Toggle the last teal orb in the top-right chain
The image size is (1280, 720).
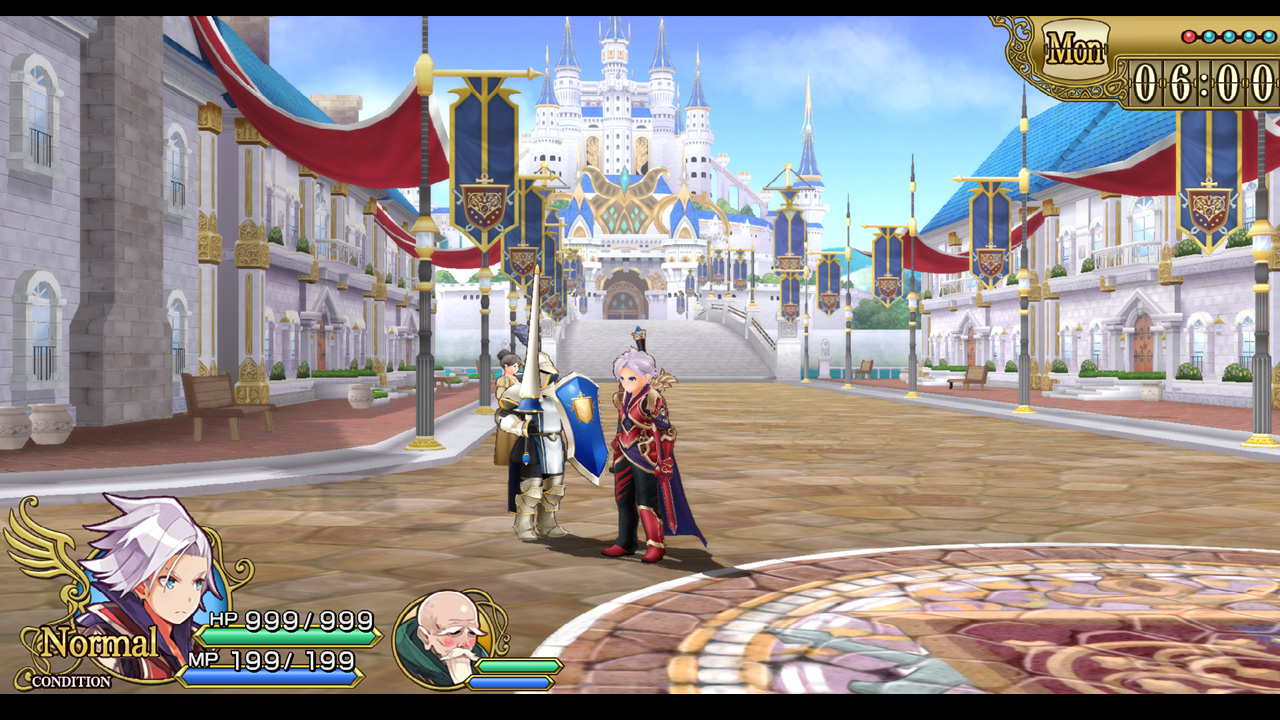tap(1267, 36)
